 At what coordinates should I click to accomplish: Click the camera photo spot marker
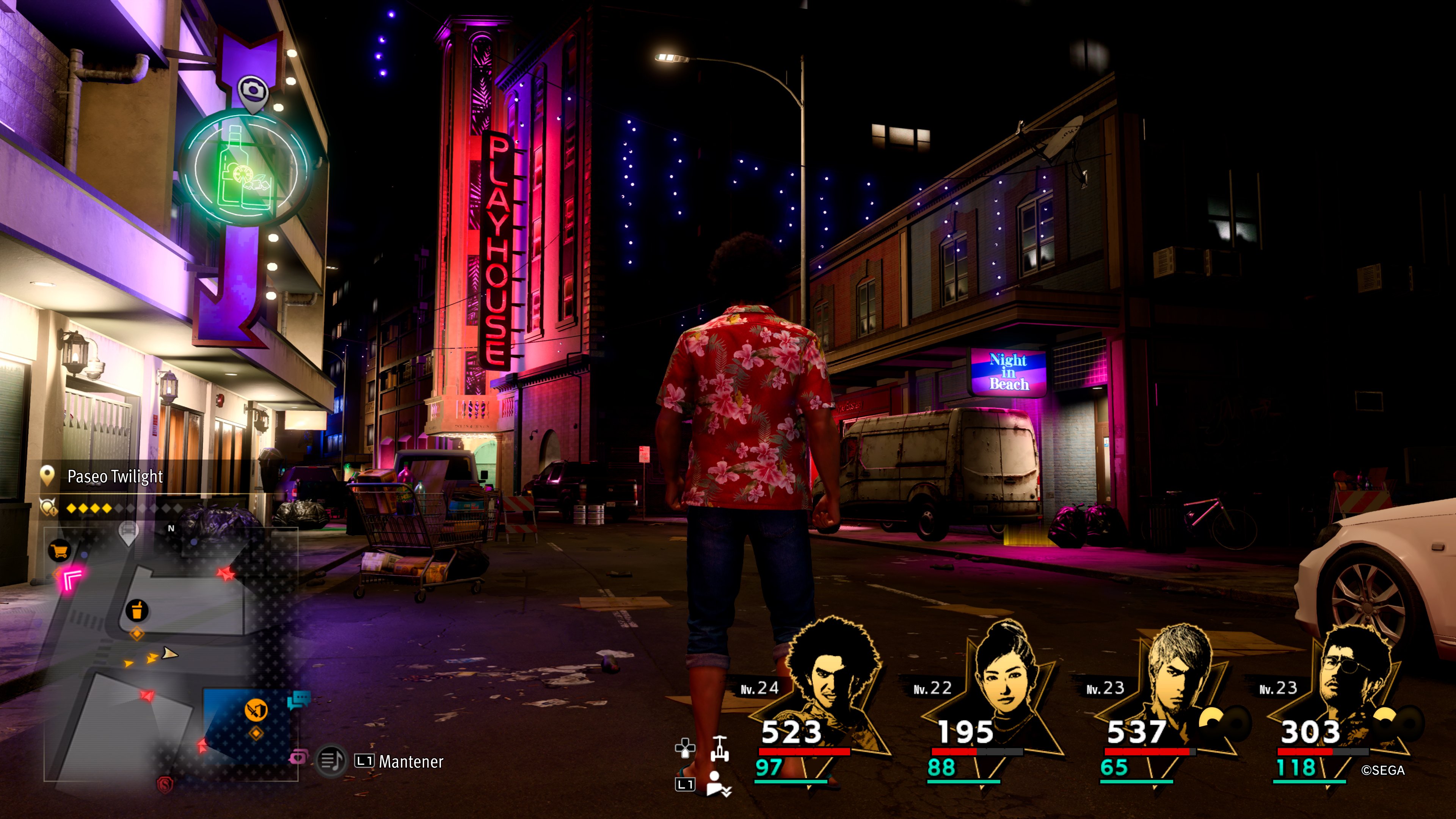click(253, 91)
